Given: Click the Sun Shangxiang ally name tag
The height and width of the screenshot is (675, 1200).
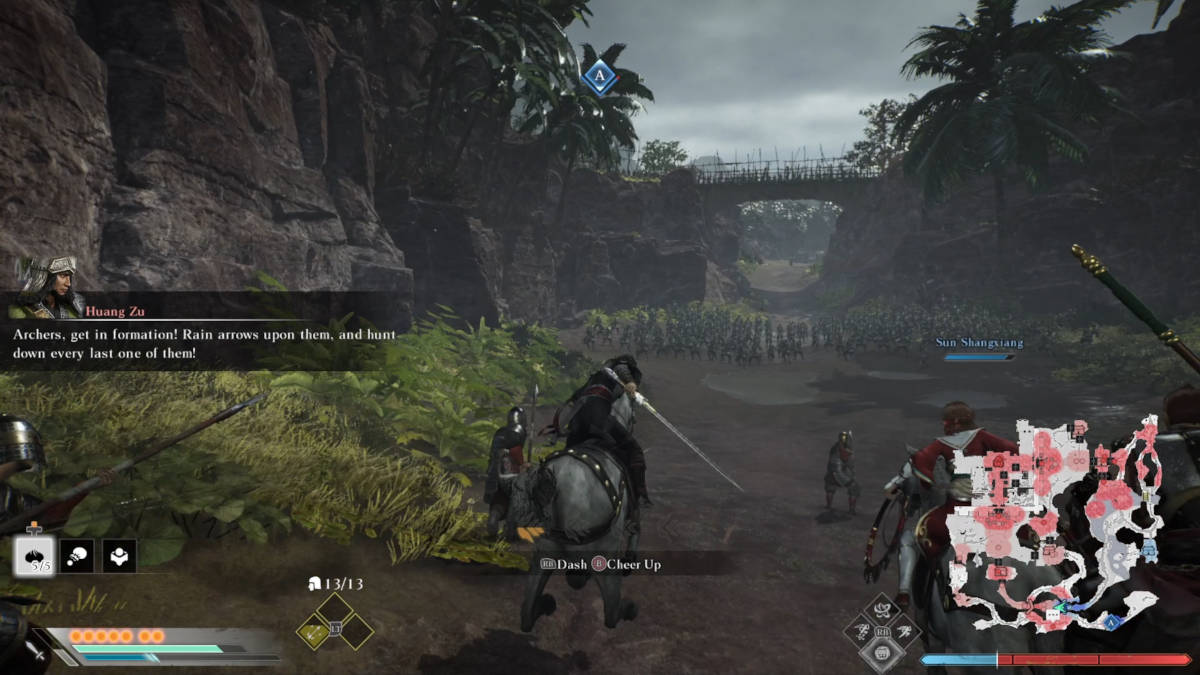Looking at the screenshot, I should point(979,343).
